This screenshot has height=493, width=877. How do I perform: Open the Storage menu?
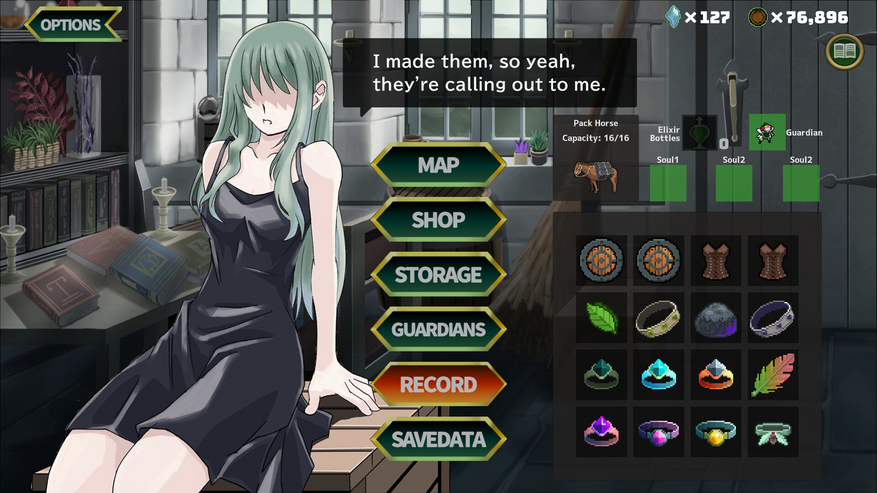[x=436, y=274]
